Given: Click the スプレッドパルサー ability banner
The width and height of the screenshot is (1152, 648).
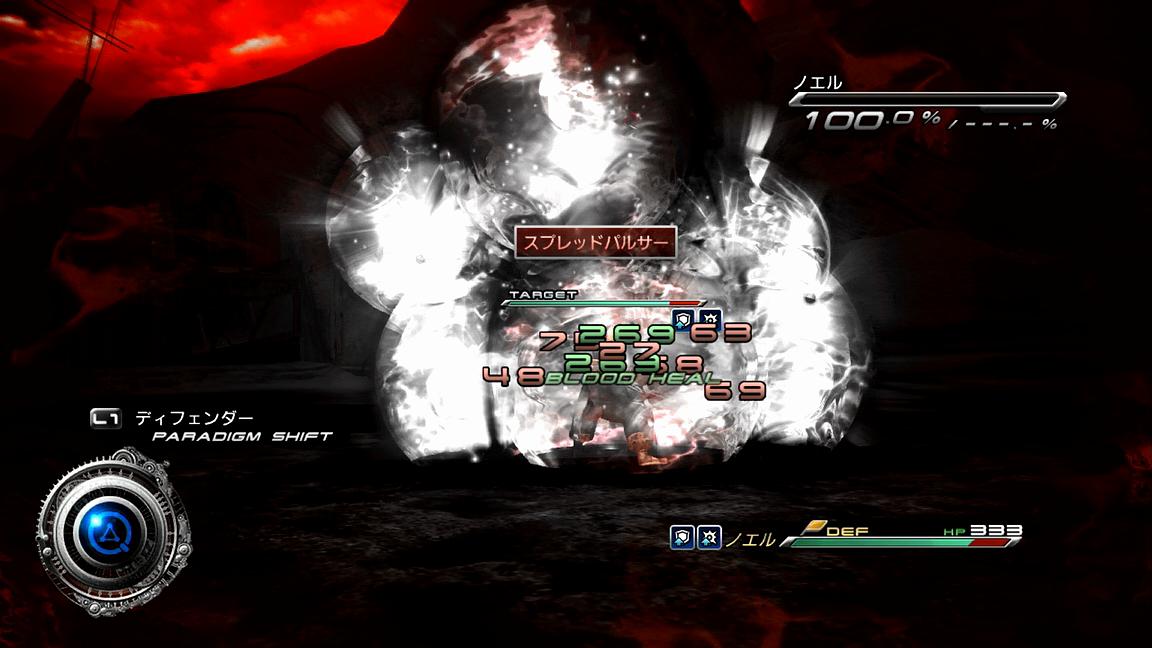Looking at the screenshot, I should point(595,243).
